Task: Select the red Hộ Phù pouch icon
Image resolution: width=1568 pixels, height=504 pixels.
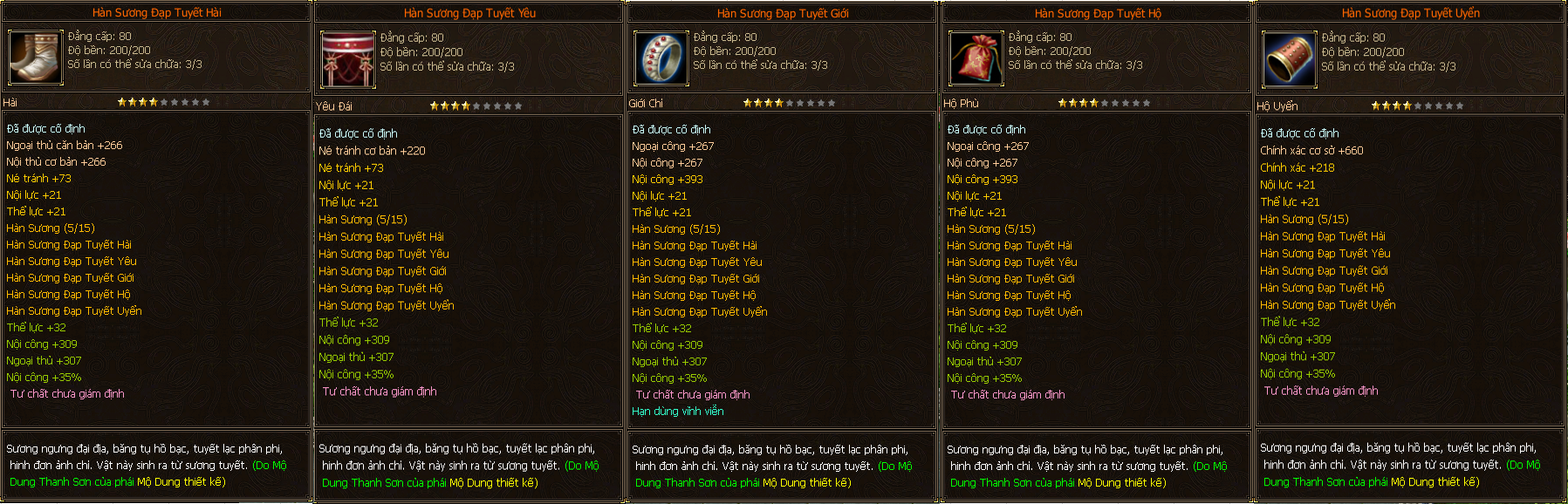Action: point(976,59)
